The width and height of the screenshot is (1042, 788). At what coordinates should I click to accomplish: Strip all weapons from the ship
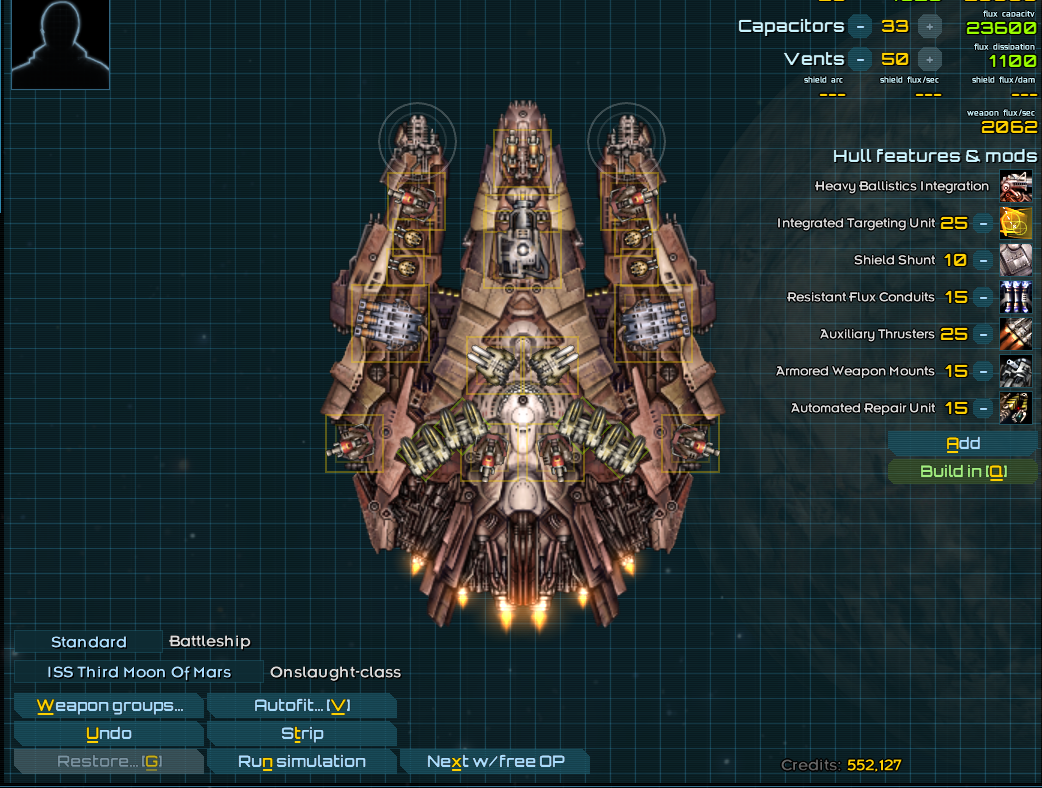(301, 734)
